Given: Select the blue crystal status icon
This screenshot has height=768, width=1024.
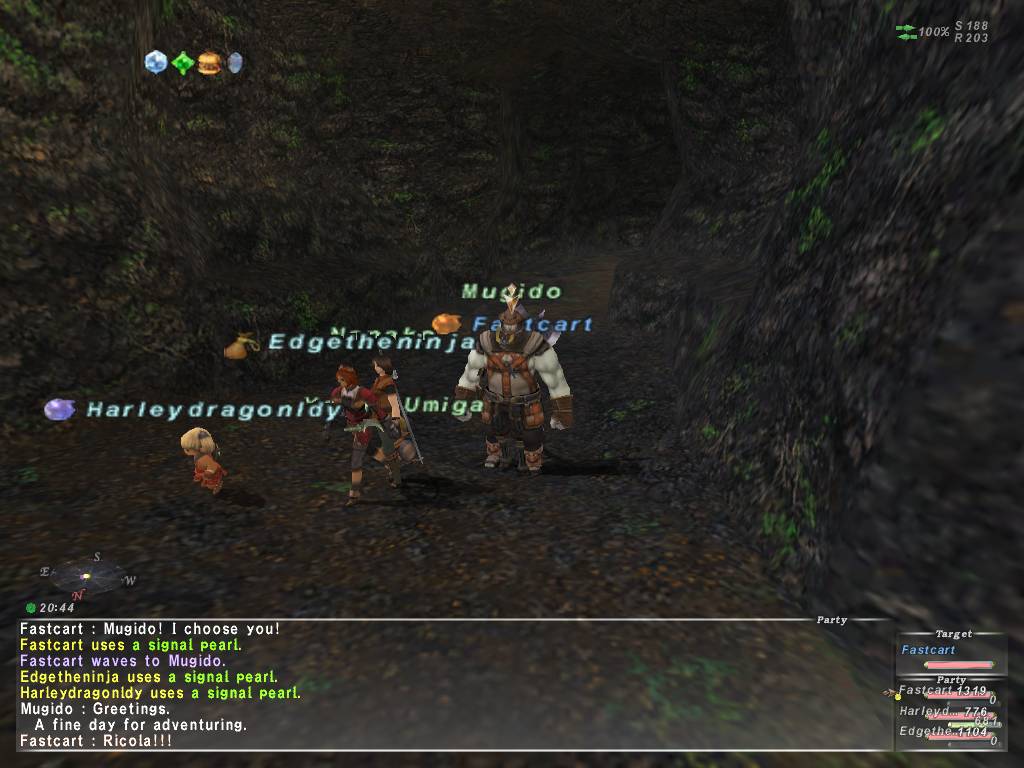Looking at the screenshot, I should (x=155, y=62).
